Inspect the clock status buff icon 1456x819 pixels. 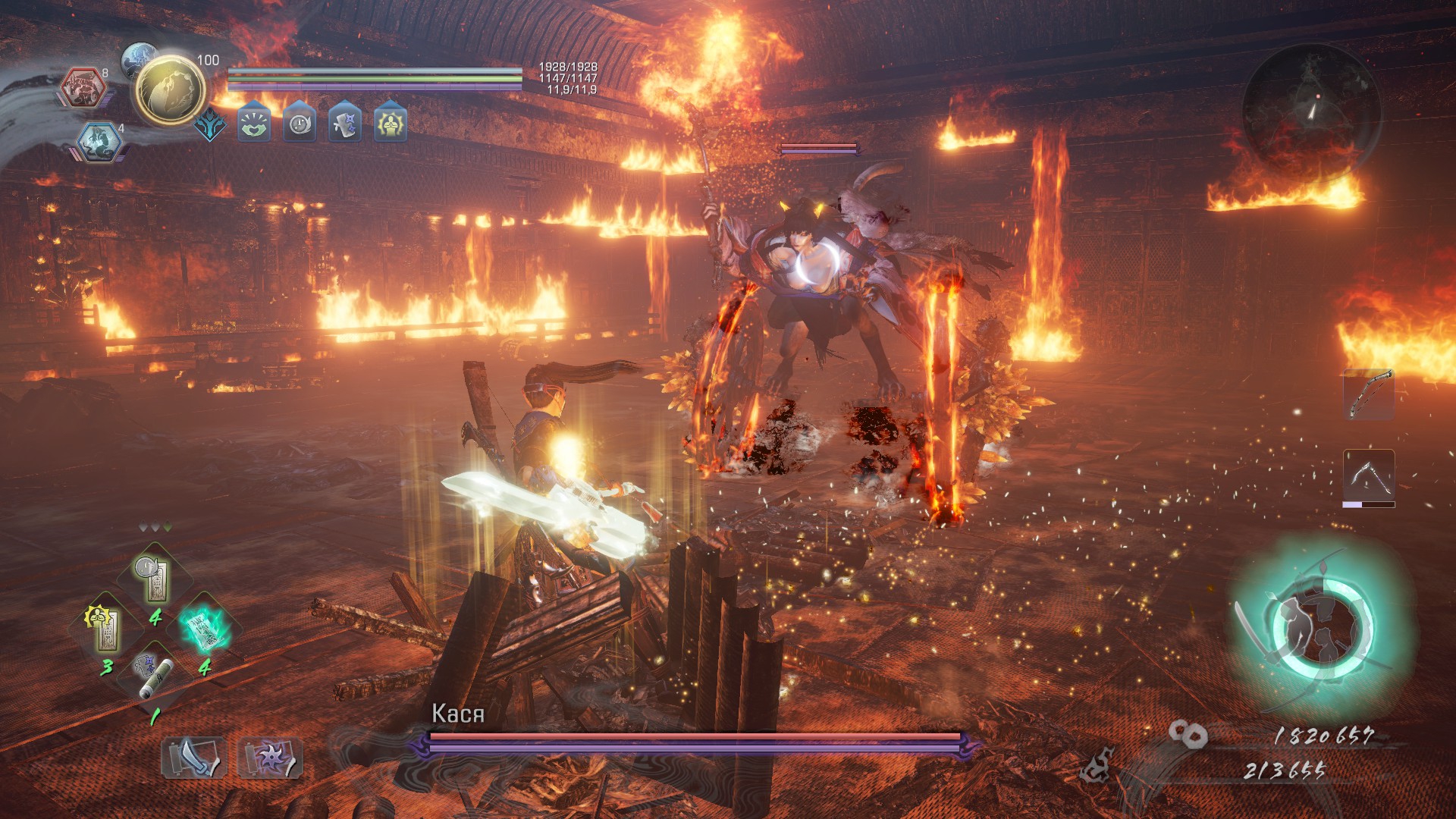[x=300, y=122]
